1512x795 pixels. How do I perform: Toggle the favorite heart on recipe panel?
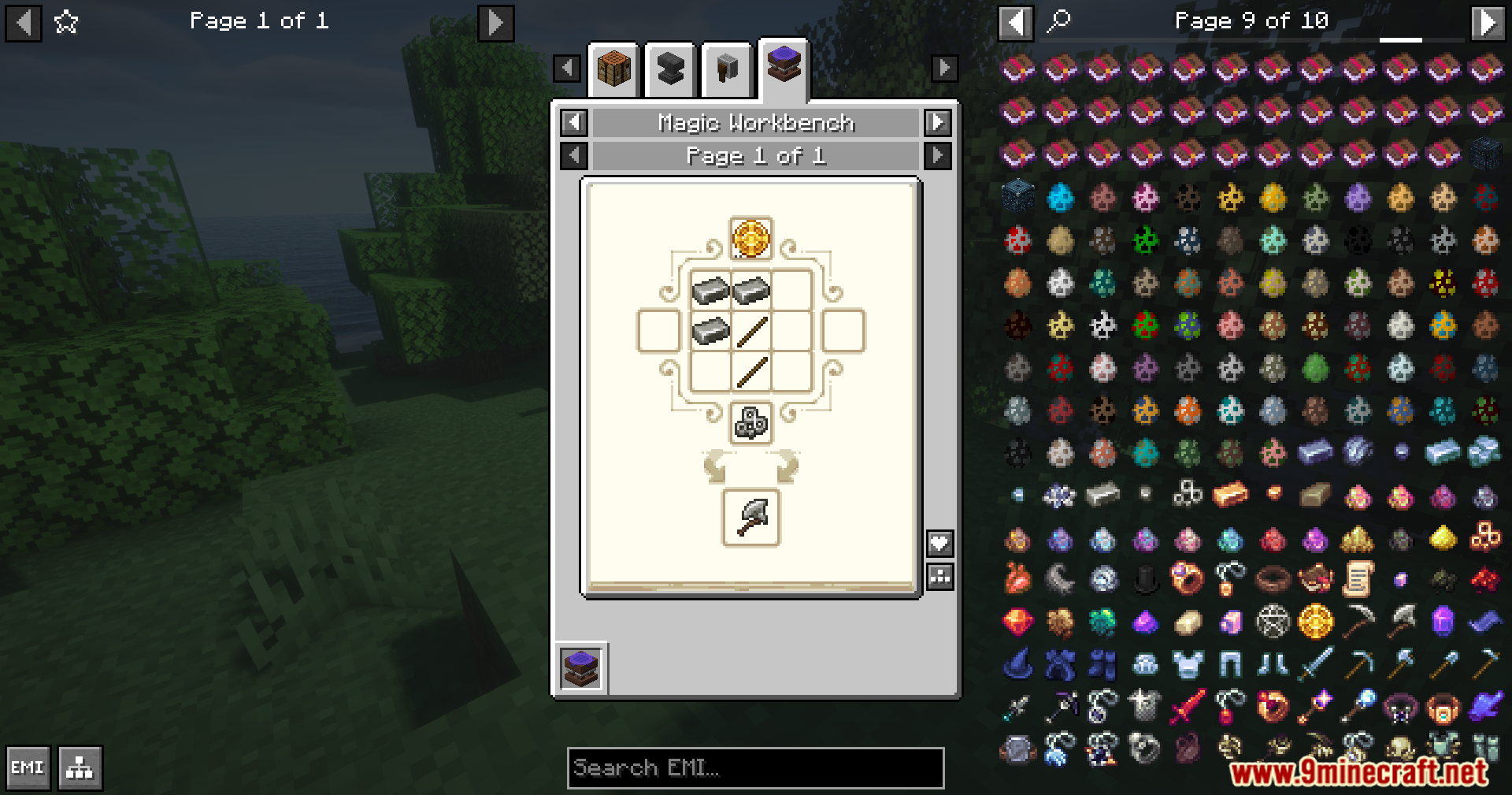point(939,543)
